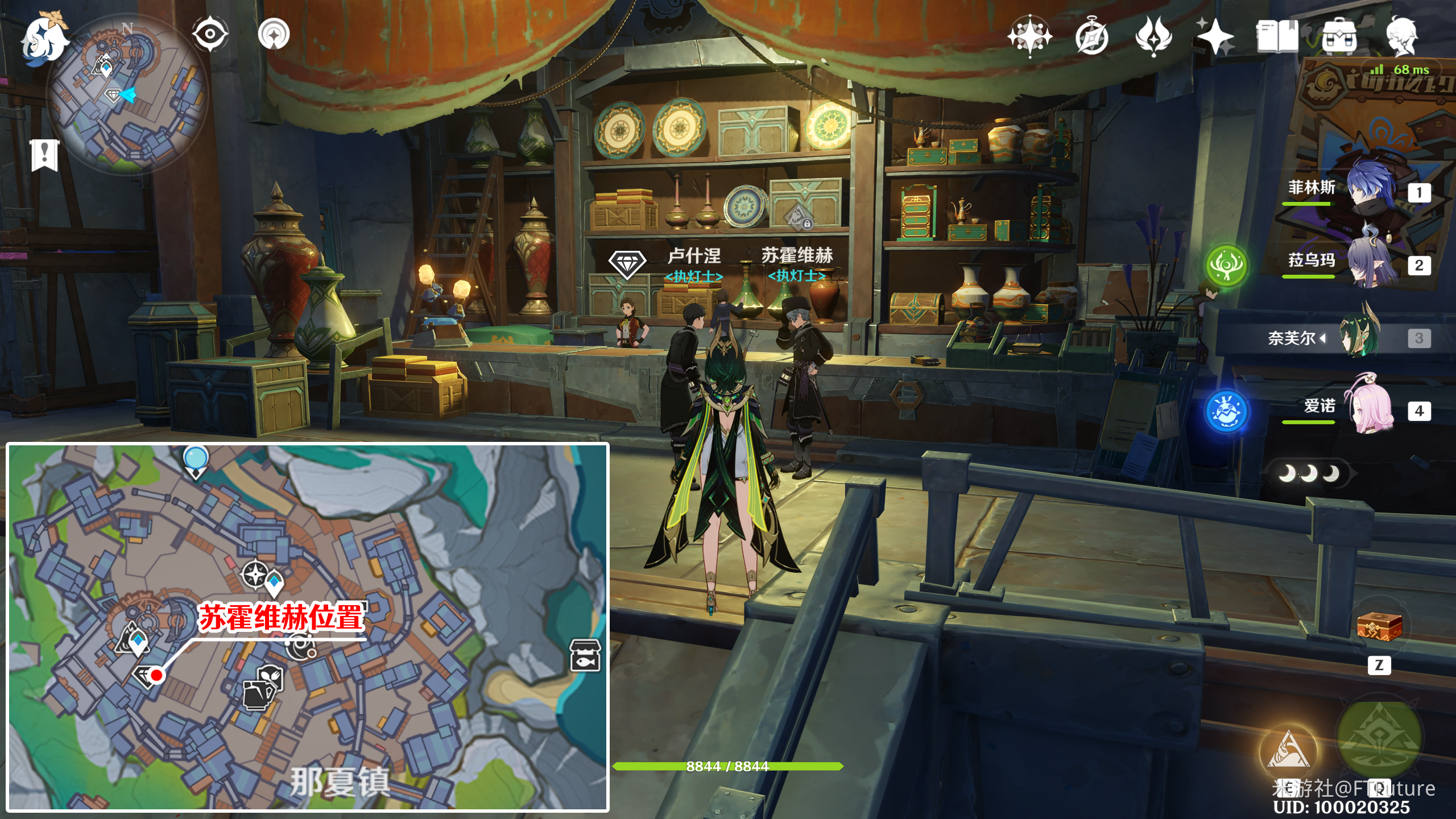Open the quest log exclamation banner
Screen dimensions: 1456x819
tap(45, 154)
